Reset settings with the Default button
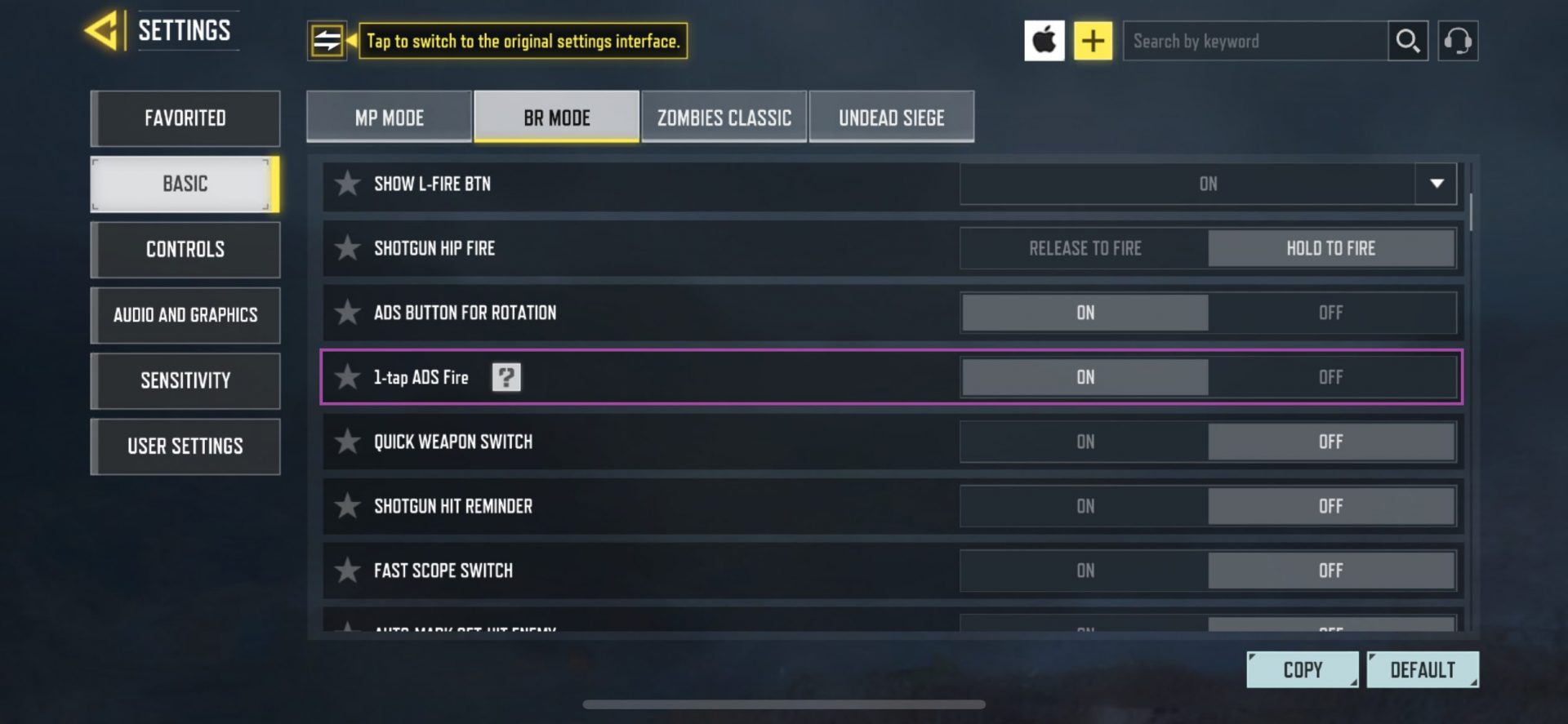Image resolution: width=1568 pixels, height=724 pixels. (1423, 668)
